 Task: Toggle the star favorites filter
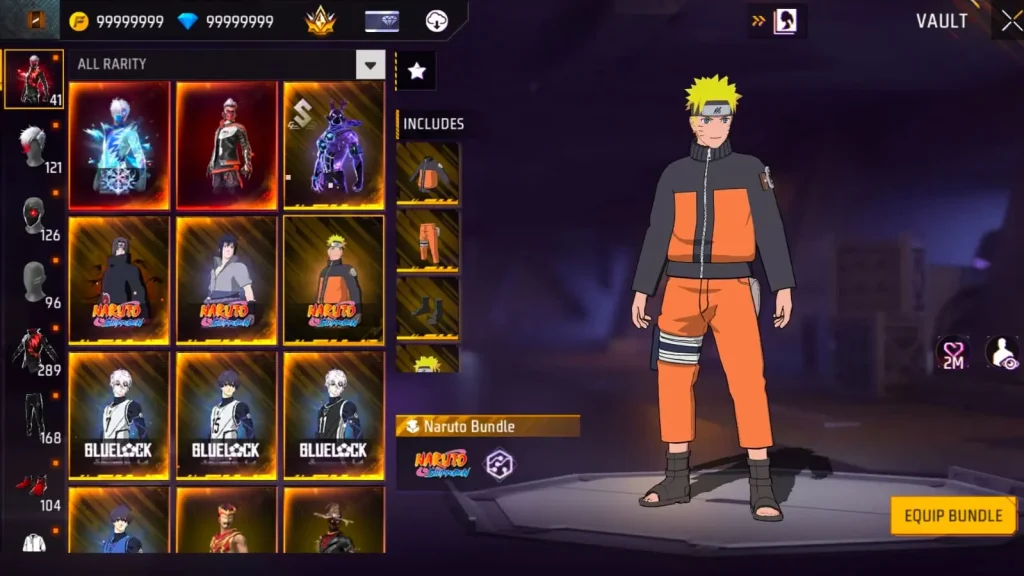[x=416, y=70]
